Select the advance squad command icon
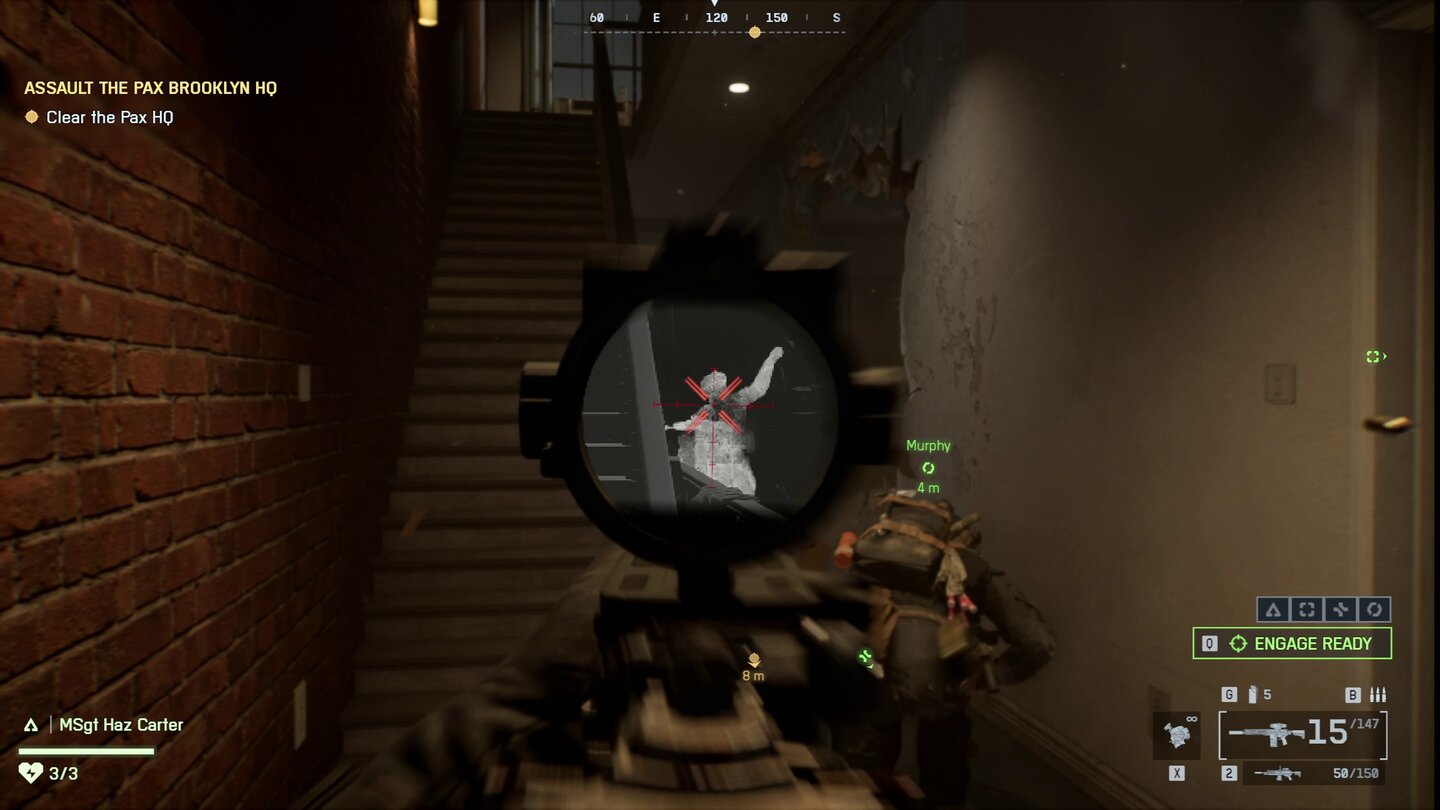The width and height of the screenshot is (1440, 810). pos(1273,609)
